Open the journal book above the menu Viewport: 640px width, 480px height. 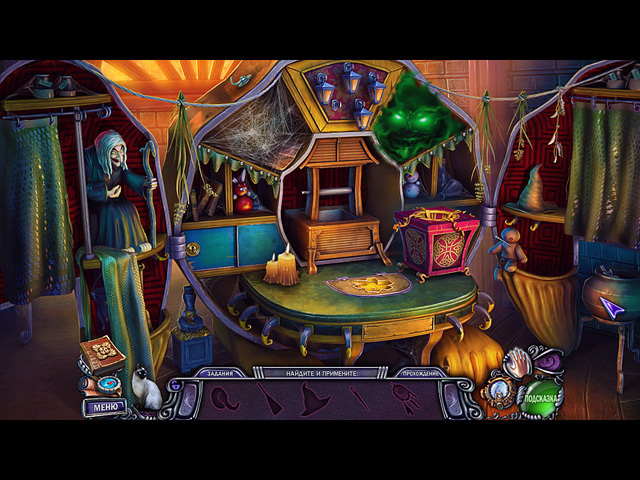(102, 354)
